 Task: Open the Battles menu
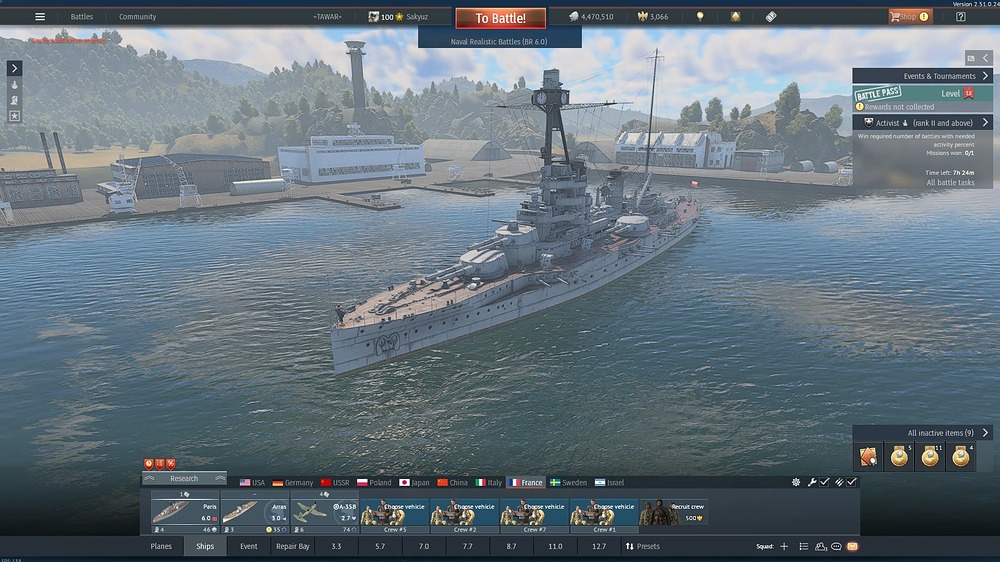pyautogui.click(x=82, y=17)
